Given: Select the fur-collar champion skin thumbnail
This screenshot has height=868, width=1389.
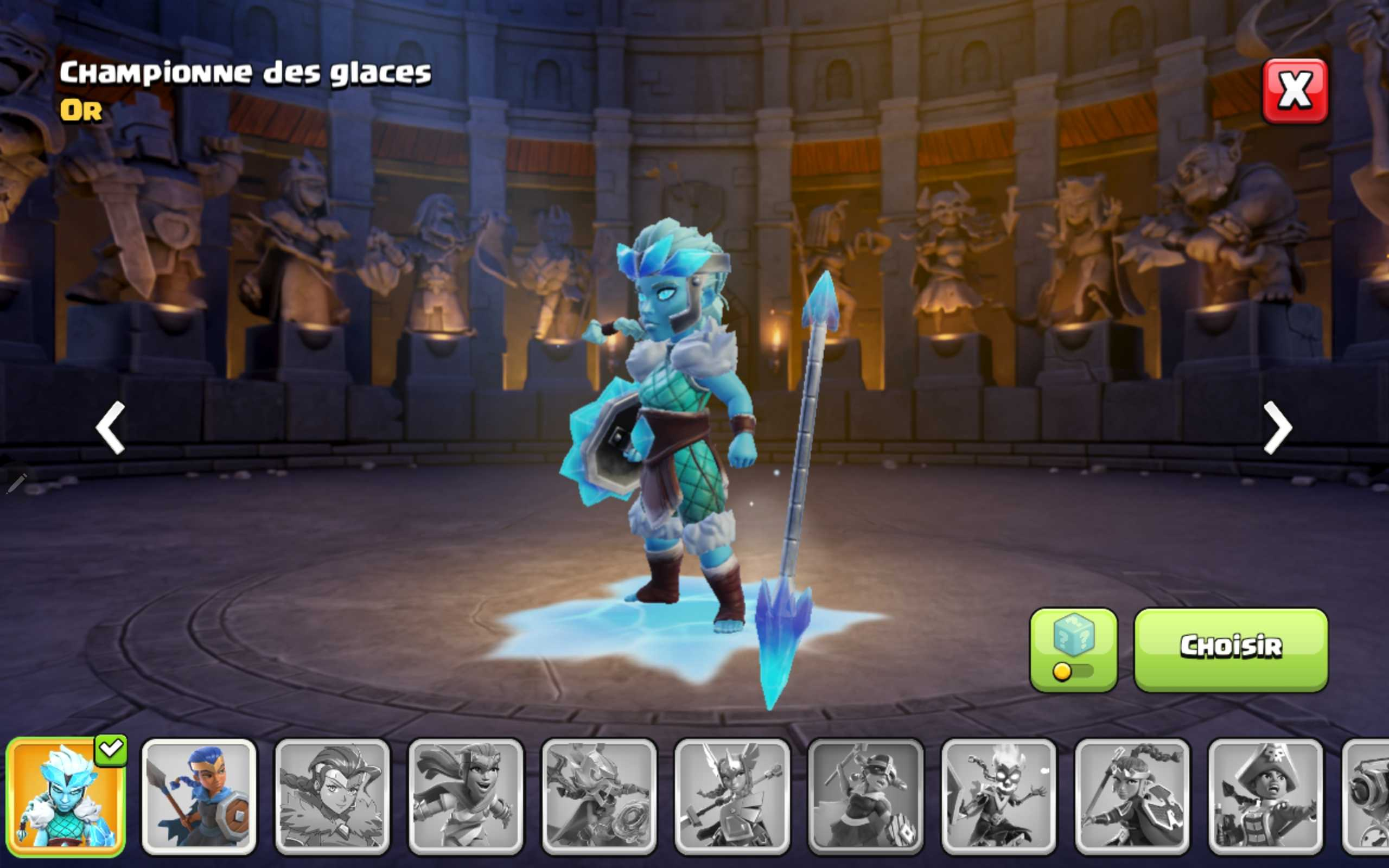Looking at the screenshot, I should (333, 803).
